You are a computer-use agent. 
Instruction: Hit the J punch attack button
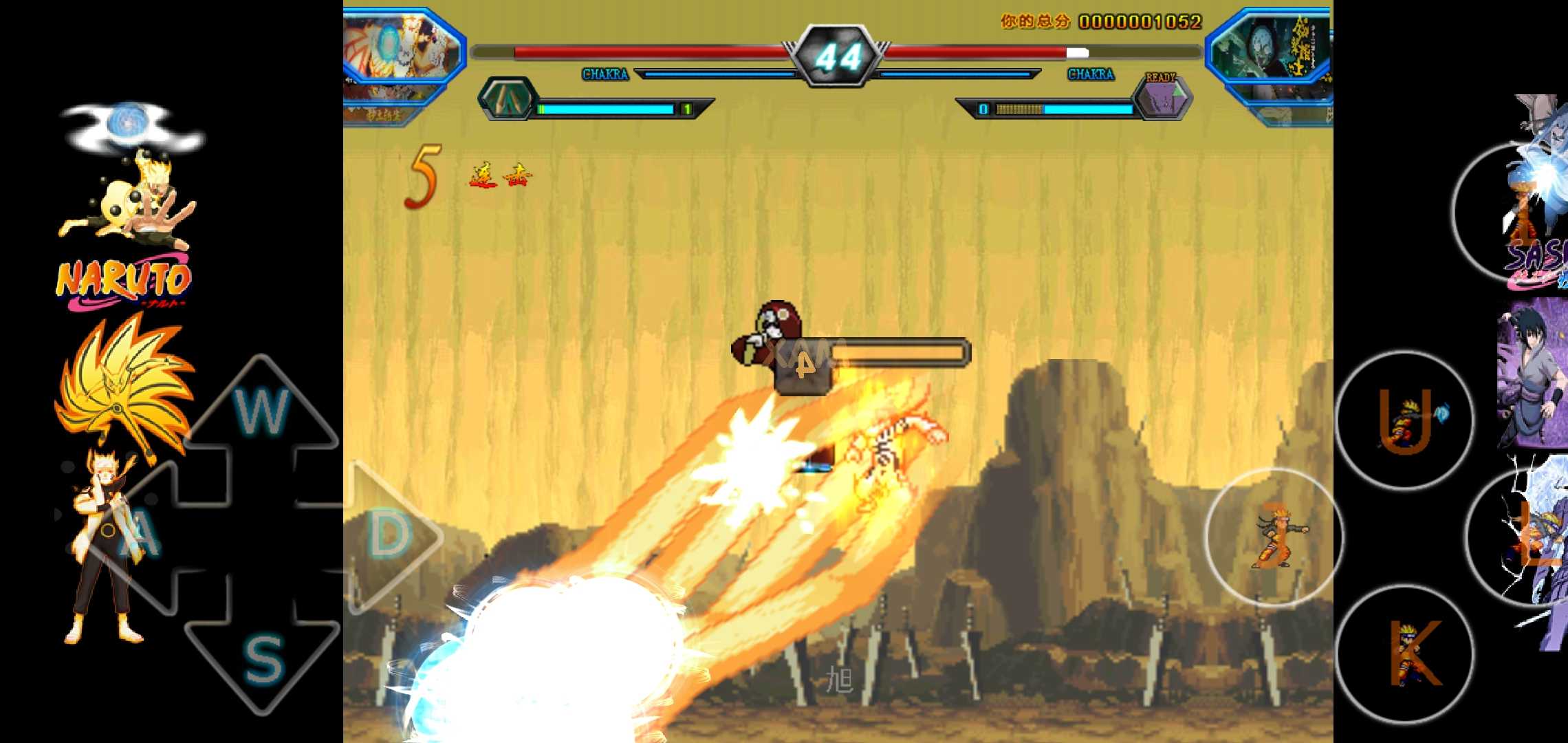point(1274,537)
